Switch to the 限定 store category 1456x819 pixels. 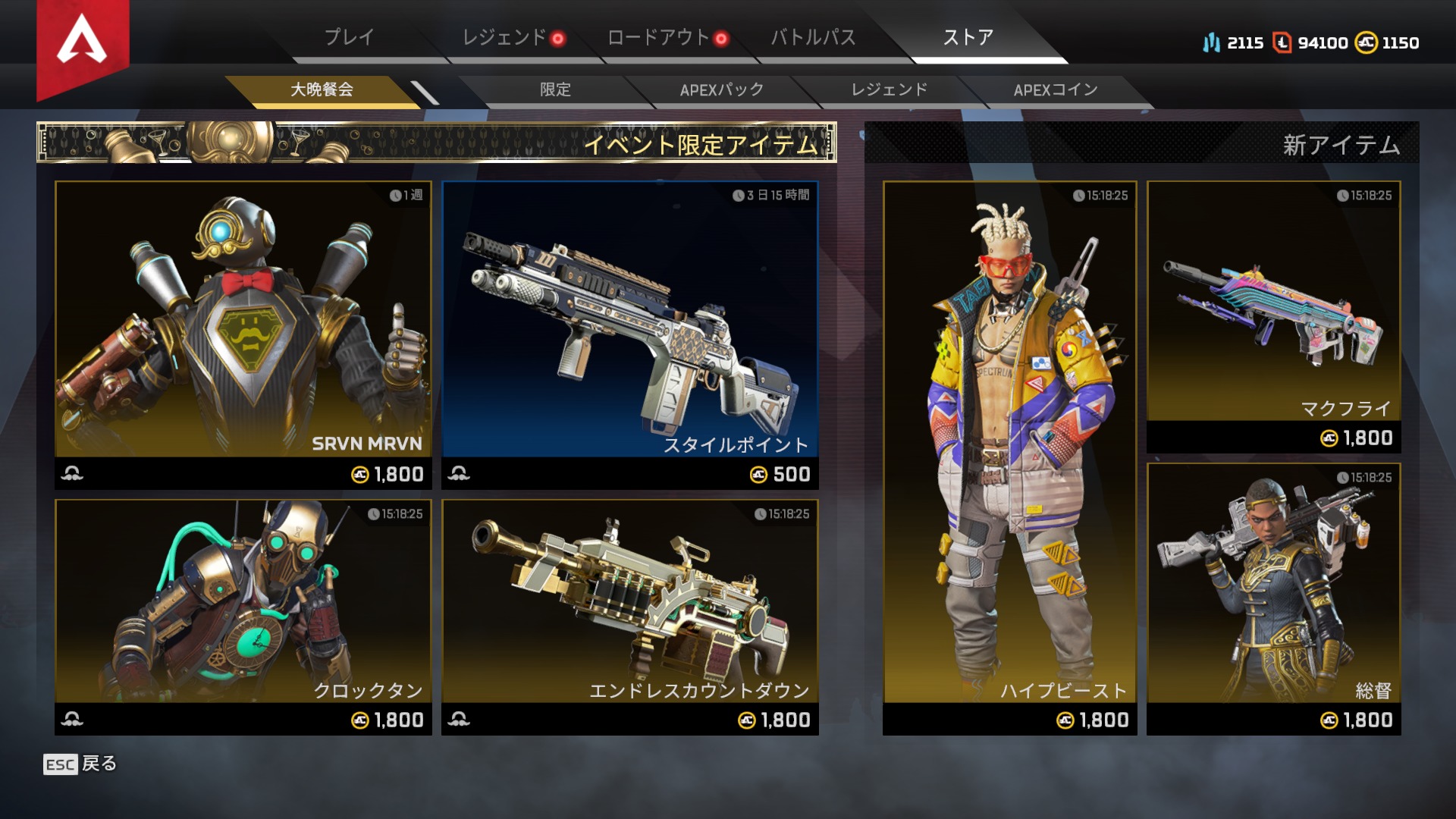(555, 89)
